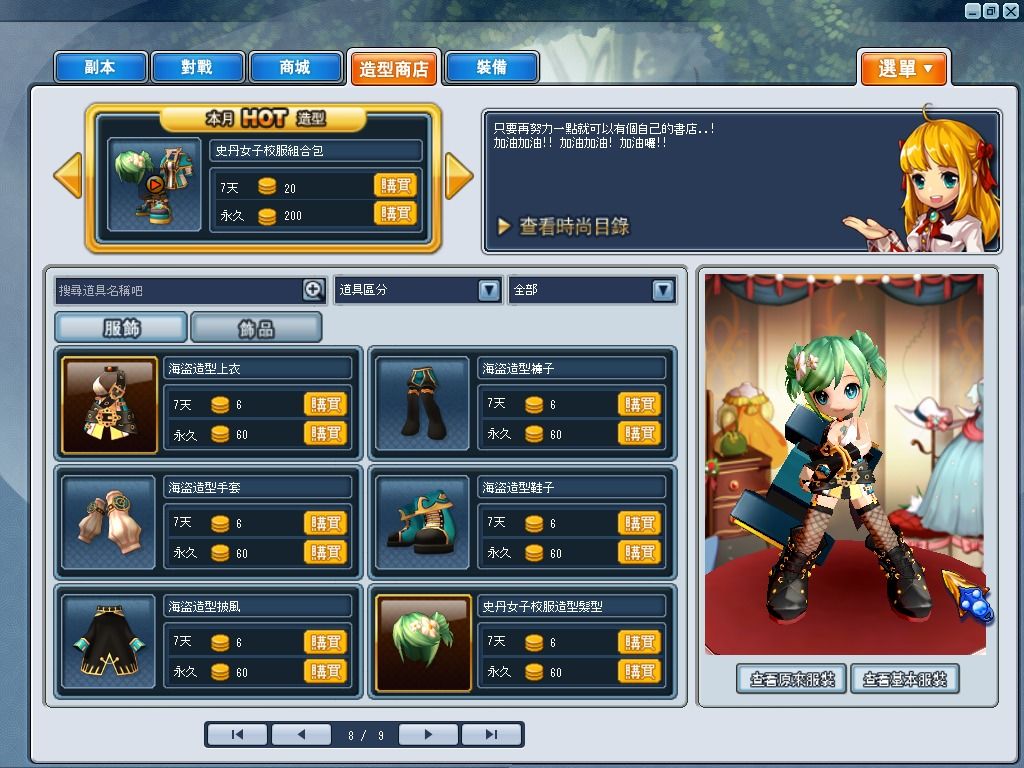Screen dimensions: 1024x768
Task: Switch to the 副本 tab
Action: pos(100,67)
